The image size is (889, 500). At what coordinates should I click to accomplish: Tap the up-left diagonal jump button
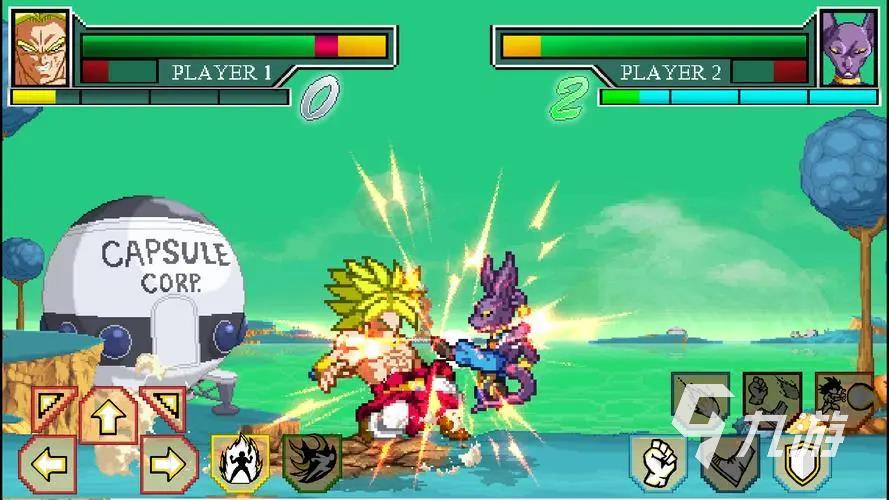coord(54,409)
